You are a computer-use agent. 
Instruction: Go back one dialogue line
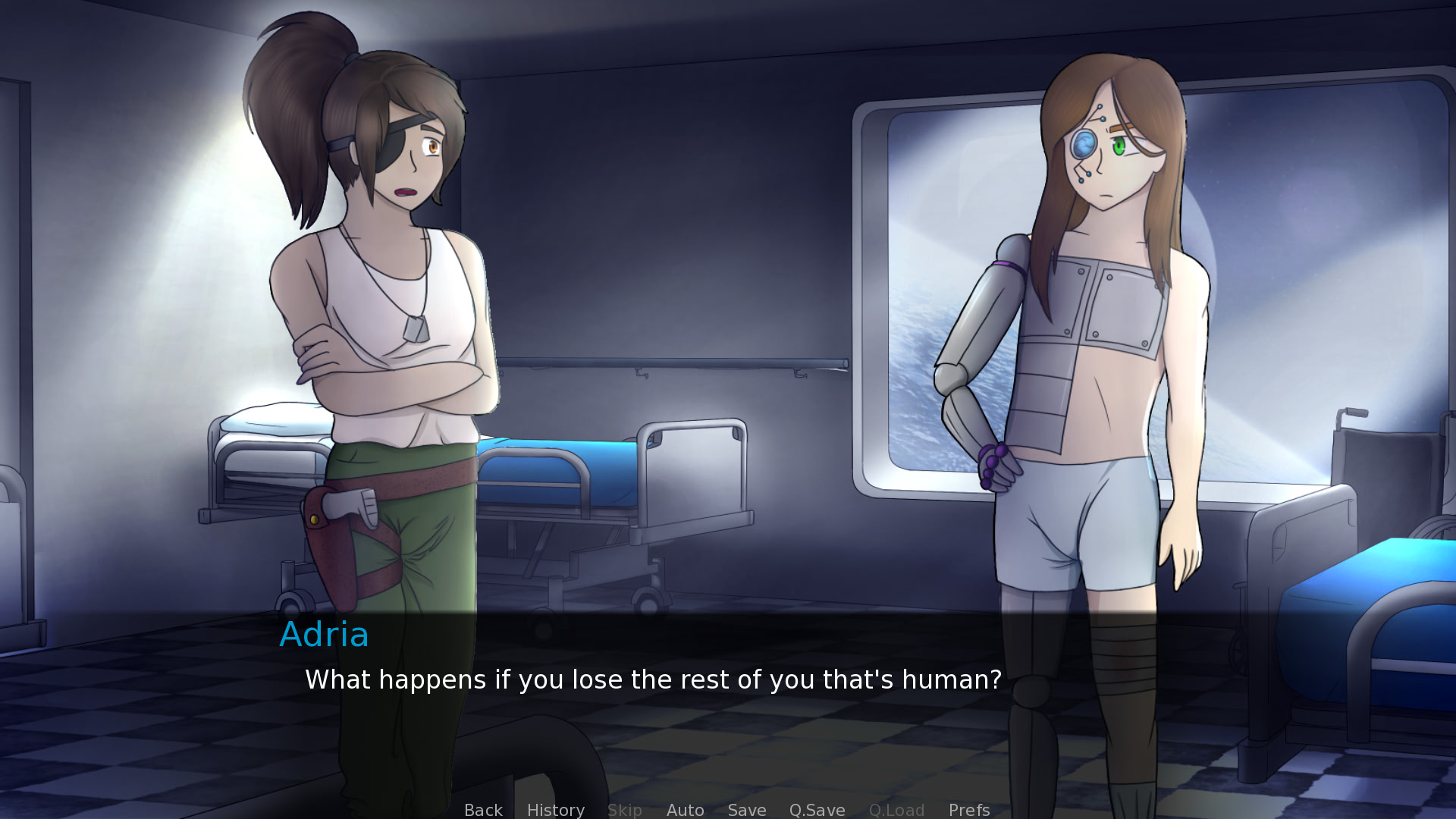(x=483, y=809)
